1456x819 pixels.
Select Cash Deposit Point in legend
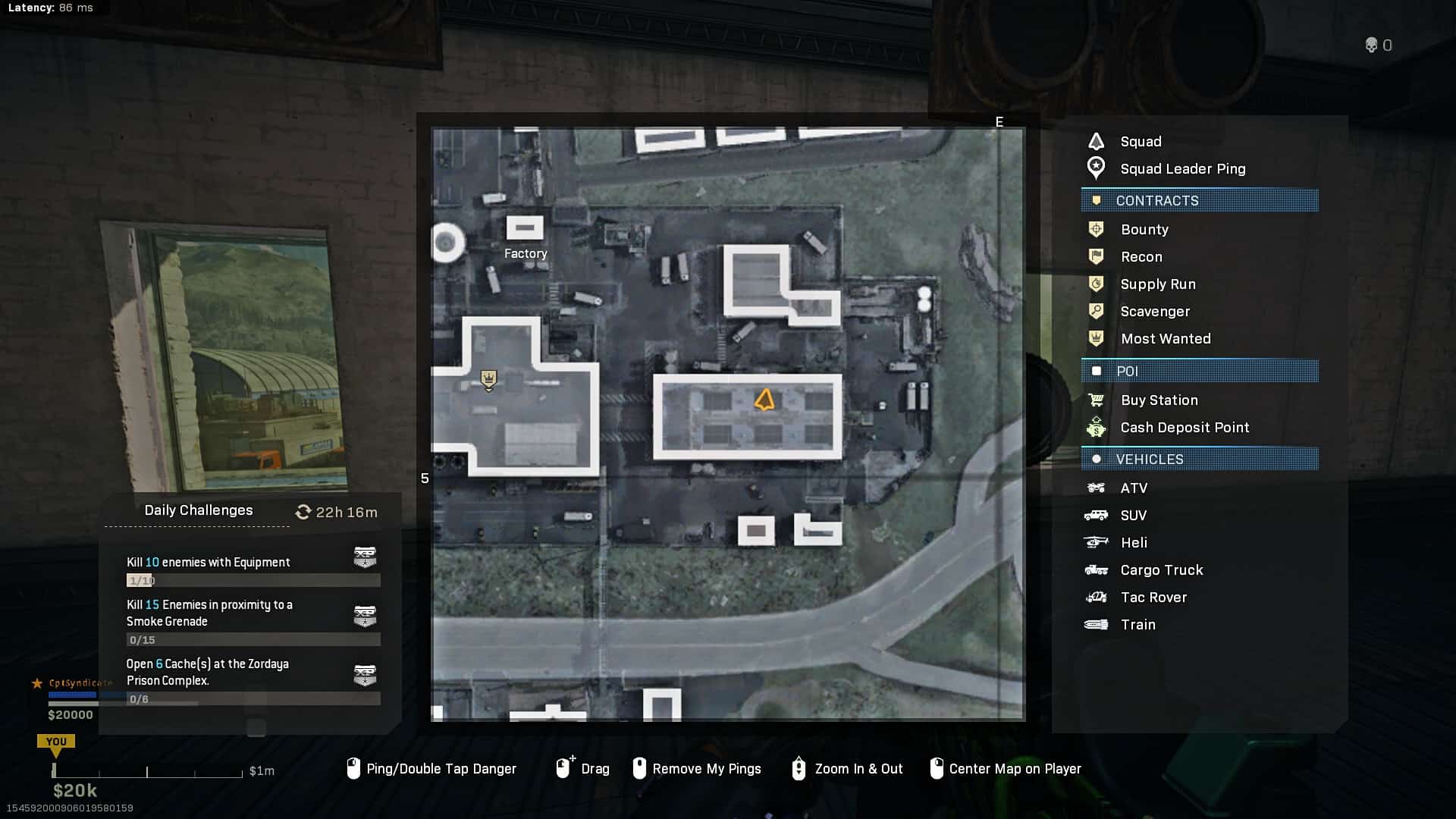click(1185, 428)
